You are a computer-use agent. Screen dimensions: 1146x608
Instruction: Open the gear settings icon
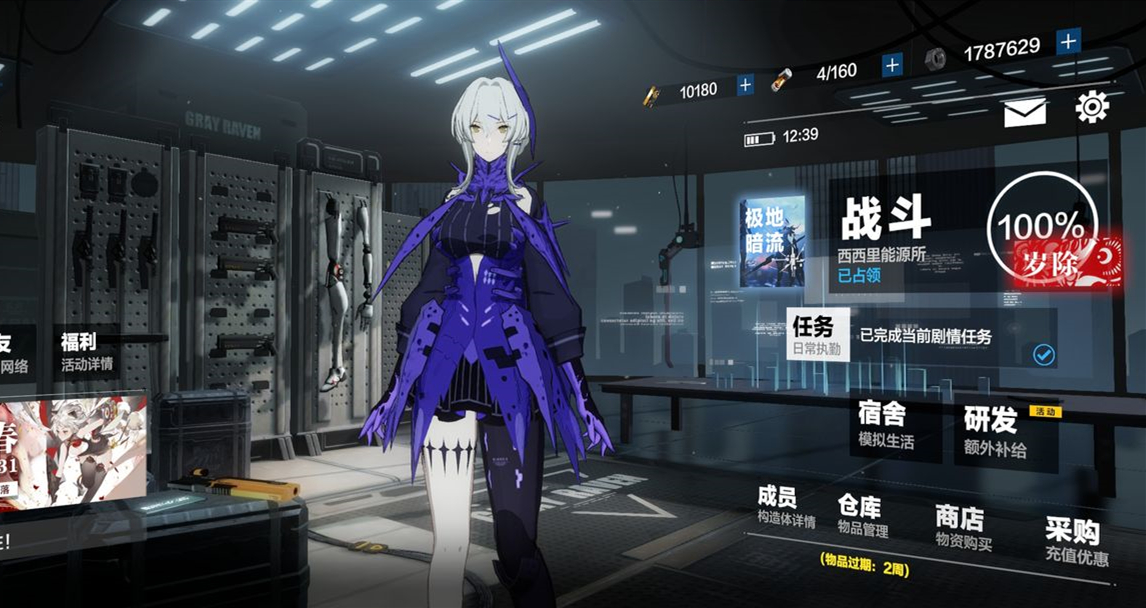[1091, 107]
